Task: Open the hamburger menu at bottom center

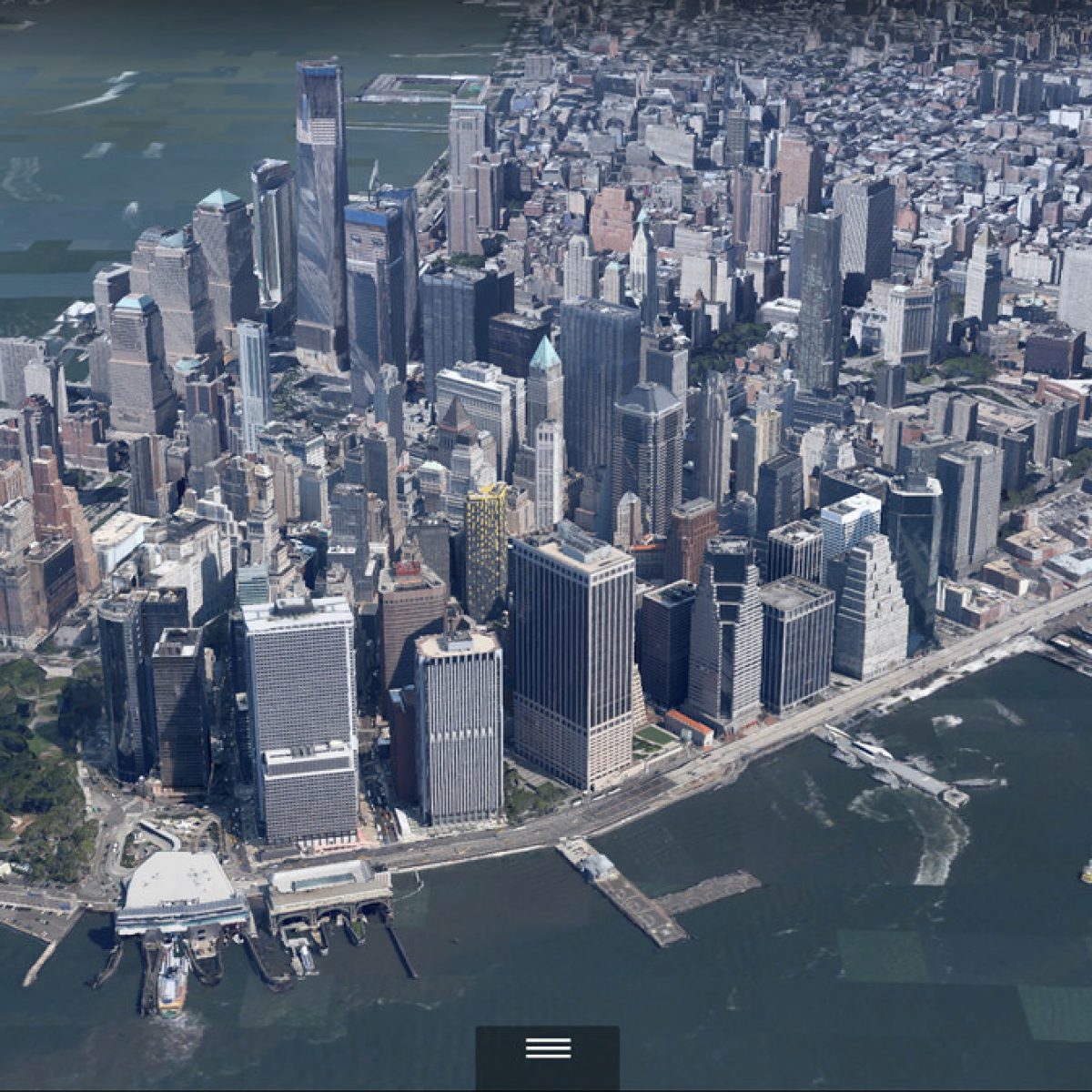Action: [x=548, y=1048]
